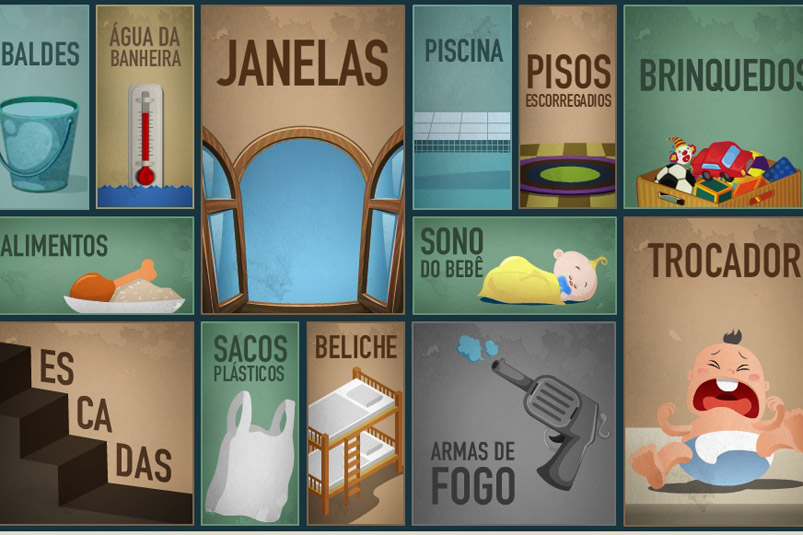The width and height of the screenshot is (803, 535).
Task: Choose the Brinquedos toy box card
Action: pos(712,108)
